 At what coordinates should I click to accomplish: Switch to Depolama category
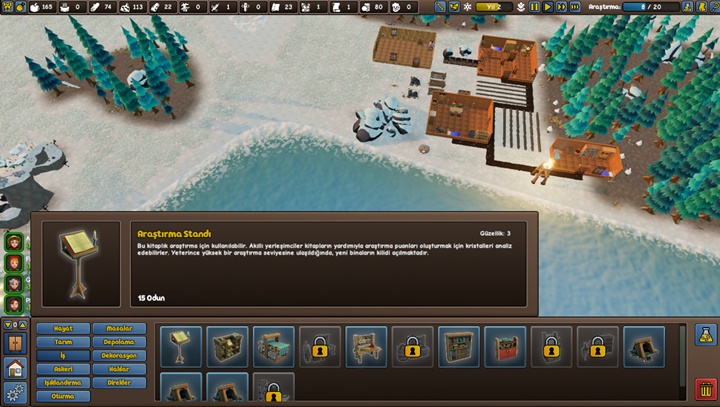[120, 342]
